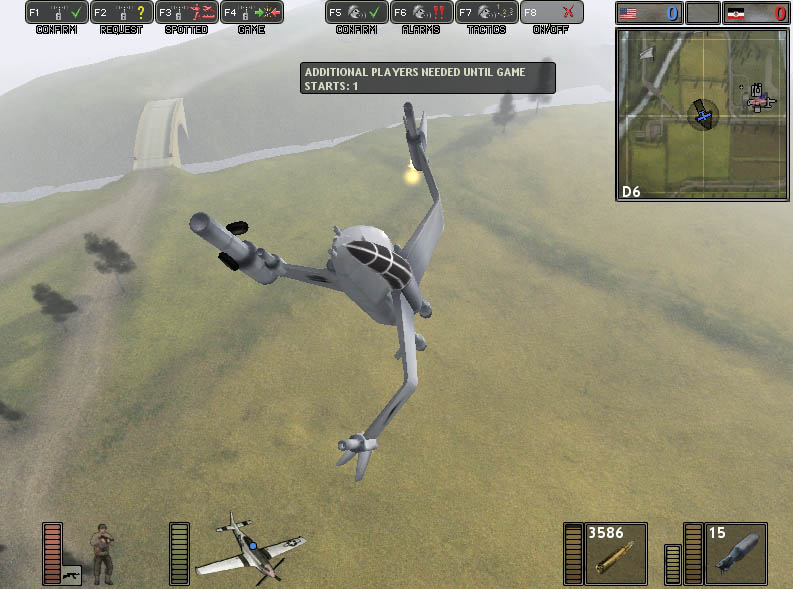Viewport: 793px width, 589px height.
Task: Open the F4 Game radio menu
Action: click(x=251, y=13)
